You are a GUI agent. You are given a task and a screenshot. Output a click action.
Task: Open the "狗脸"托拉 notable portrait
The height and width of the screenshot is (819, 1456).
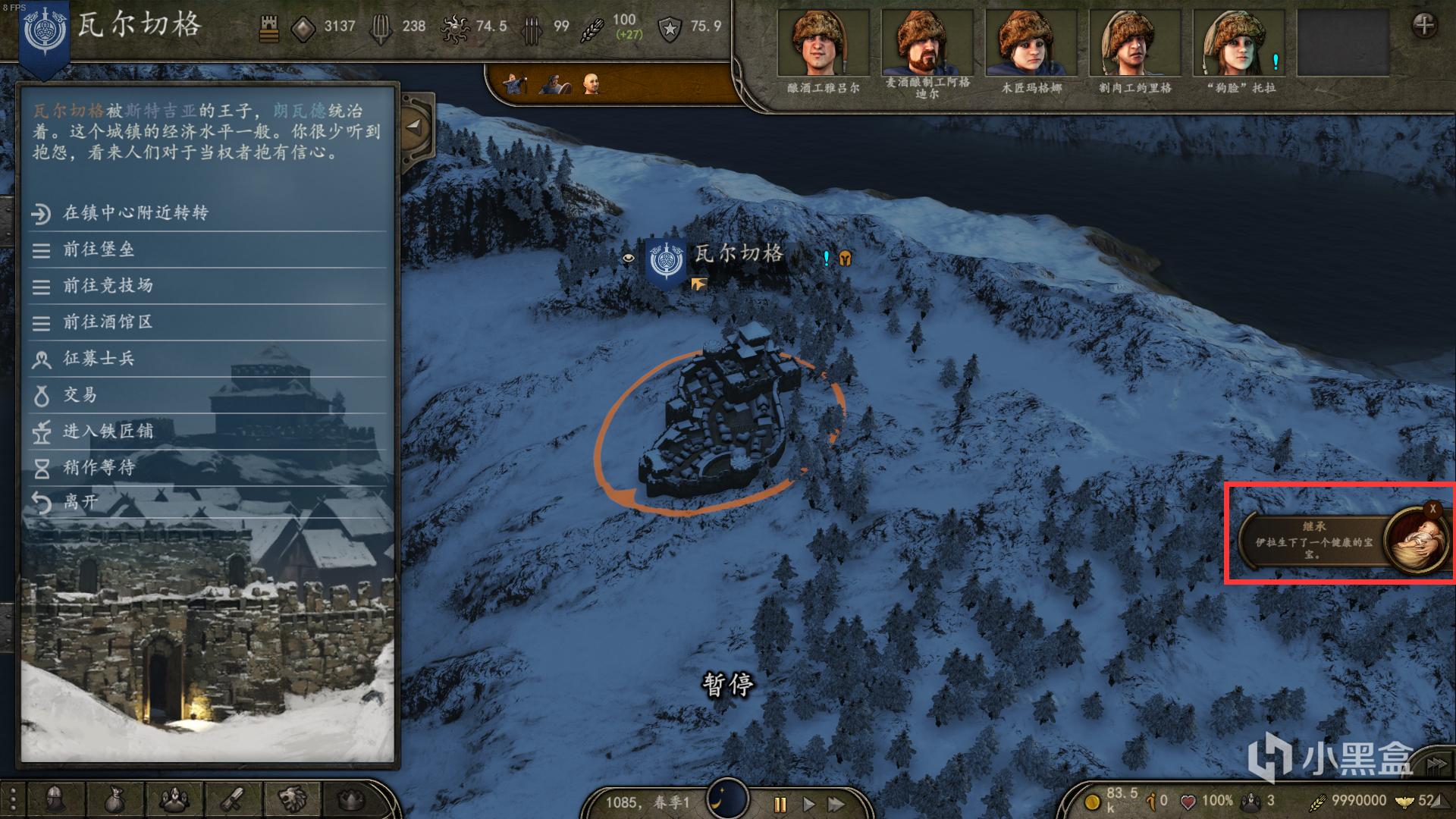[1238, 44]
